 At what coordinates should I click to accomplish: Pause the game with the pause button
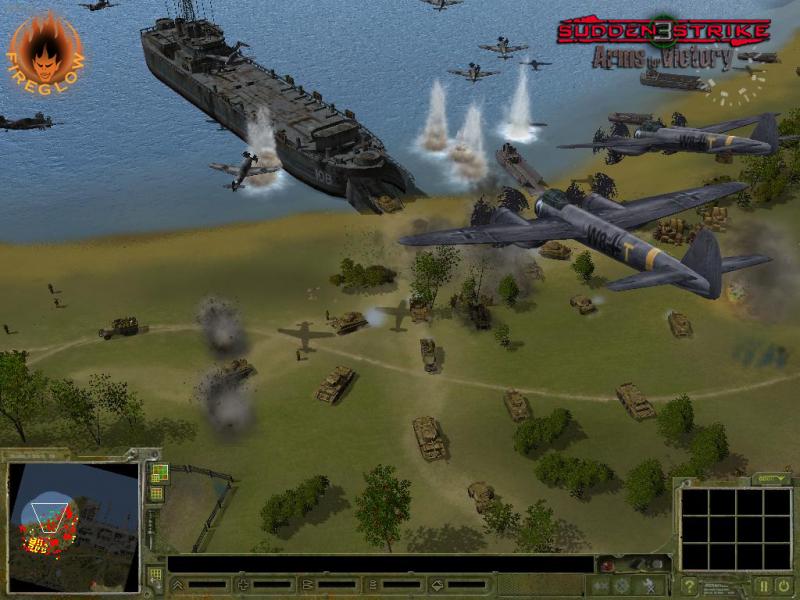pyautogui.click(x=763, y=586)
